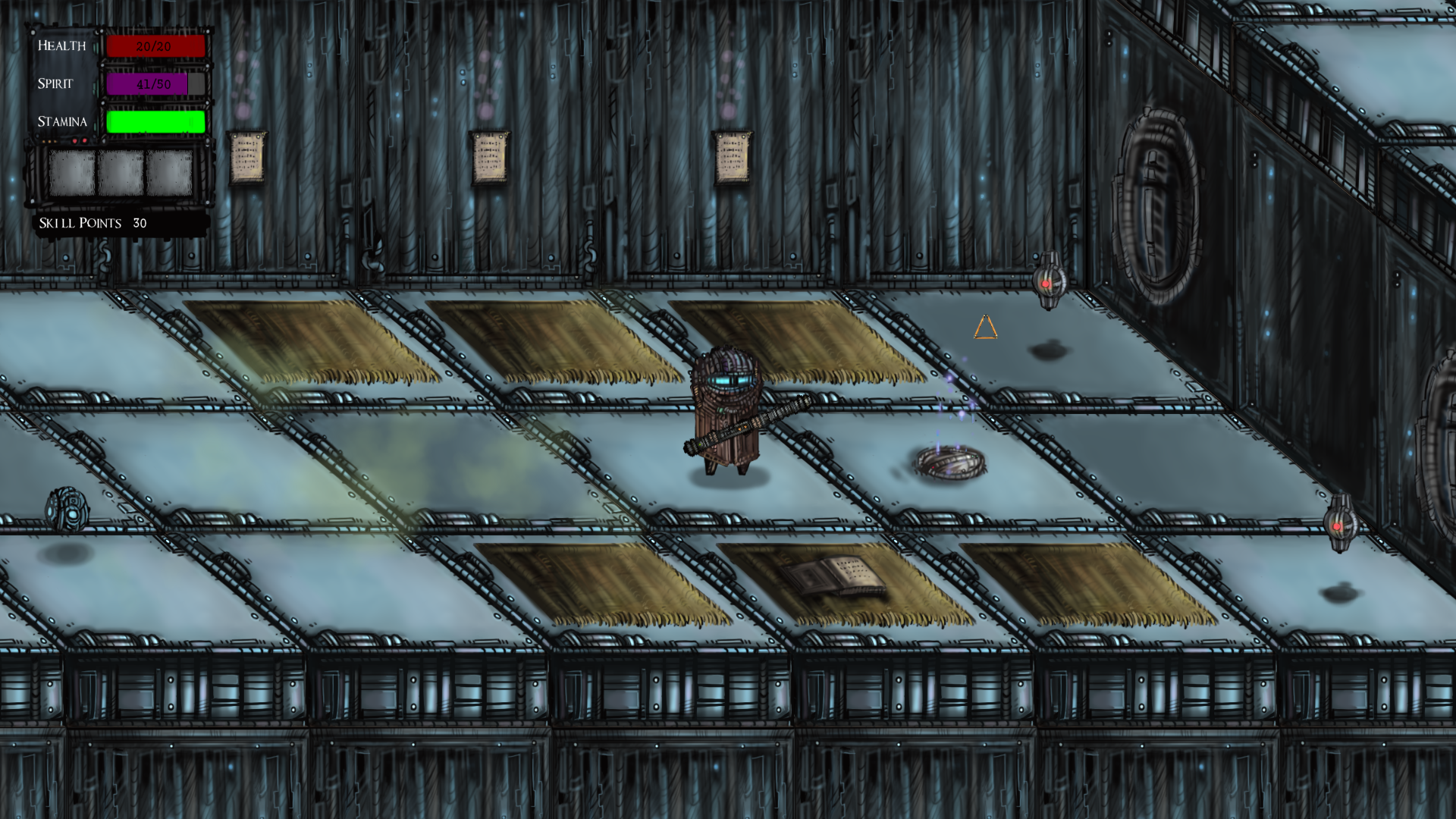Click the Health label text

[61, 45]
